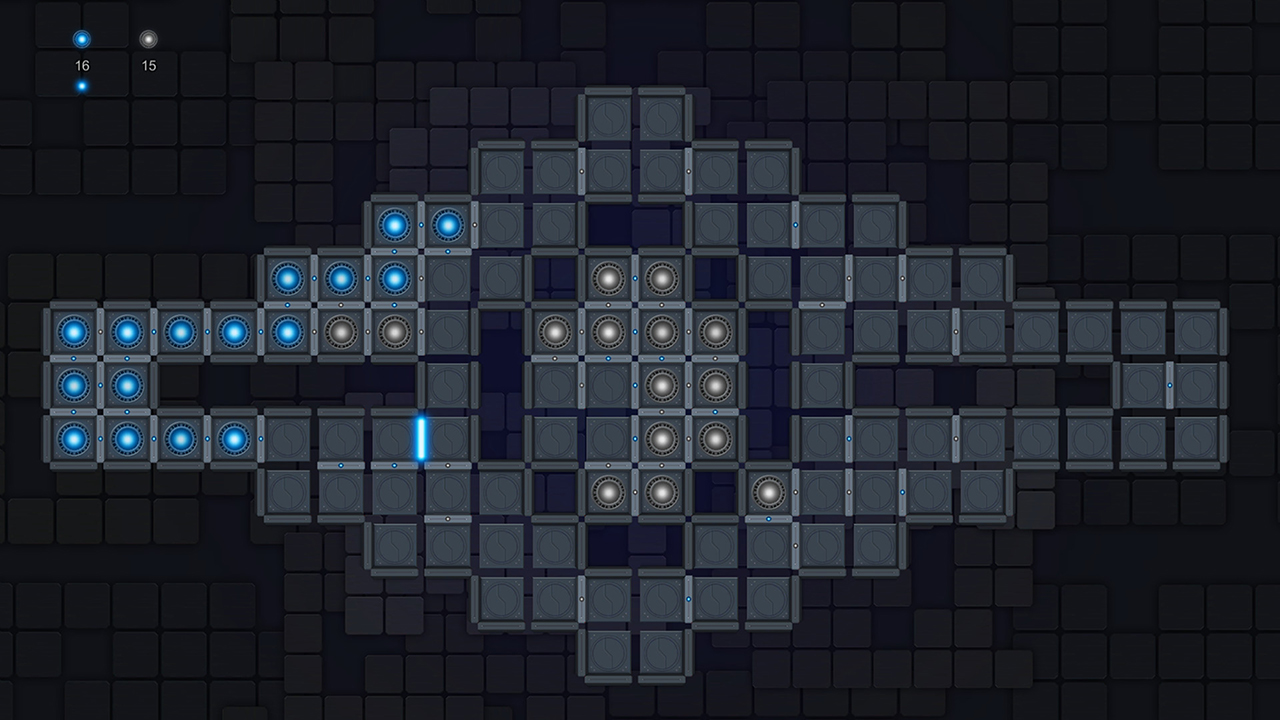Click the blue orb at the bottom-left corner of the grid
Viewport: 1280px width, 720px height.
coord(72,438)
